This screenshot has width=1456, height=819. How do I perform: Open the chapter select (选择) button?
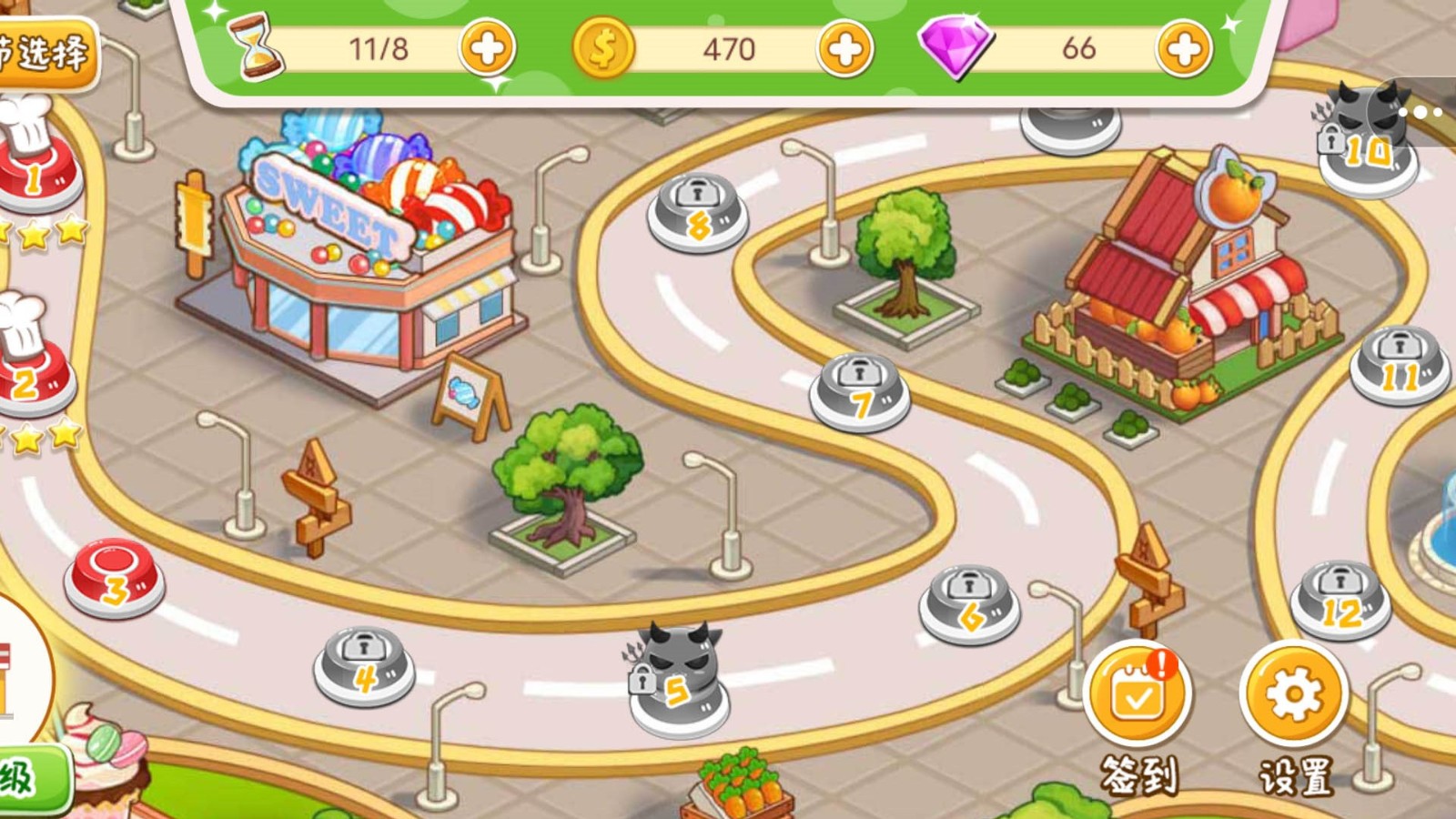pos(45,53)
